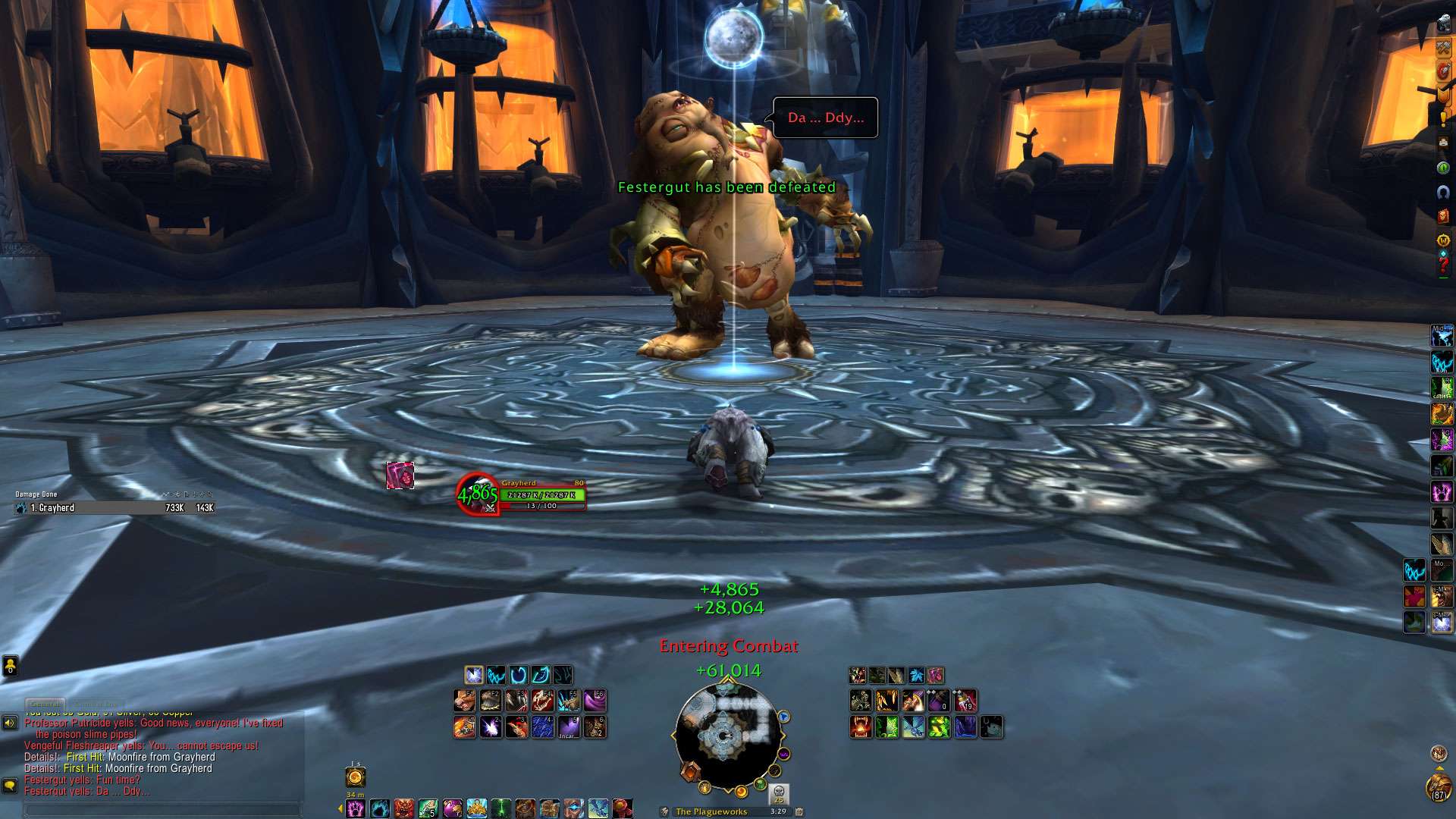Open the yellow exclamation mark quest log
Screen dimensions: 1456x819
point(1443,119)
